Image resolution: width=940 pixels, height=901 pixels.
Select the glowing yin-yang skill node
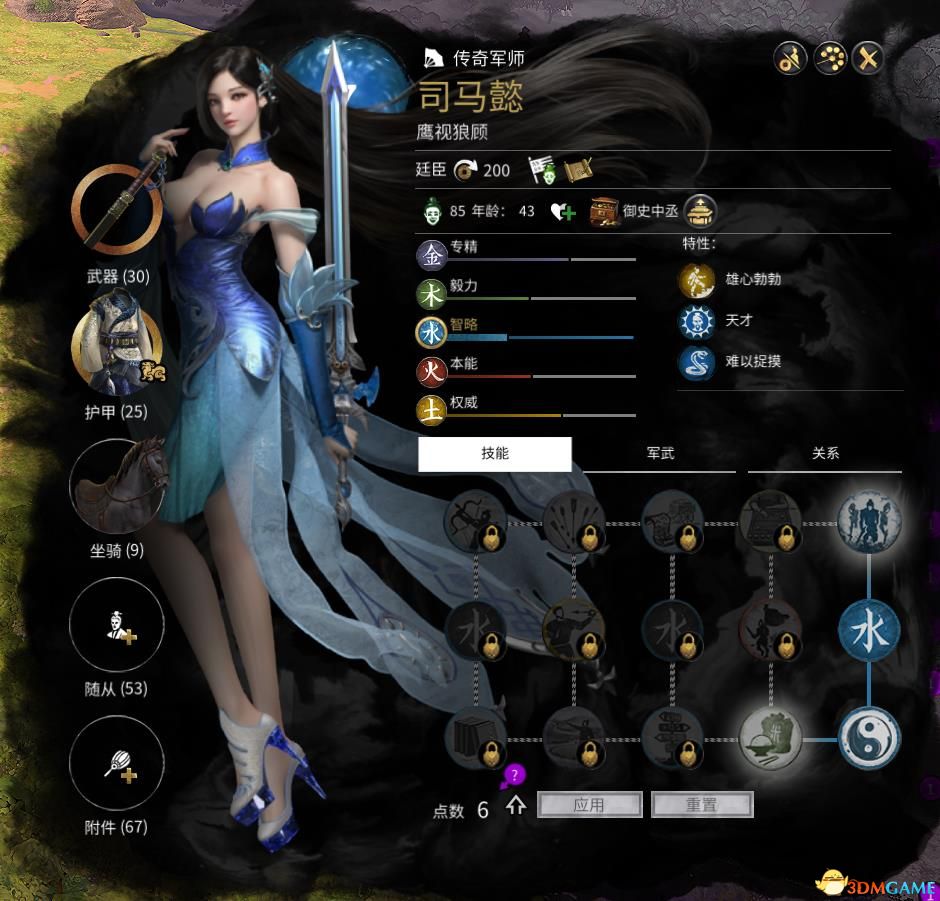click(869, 739)
